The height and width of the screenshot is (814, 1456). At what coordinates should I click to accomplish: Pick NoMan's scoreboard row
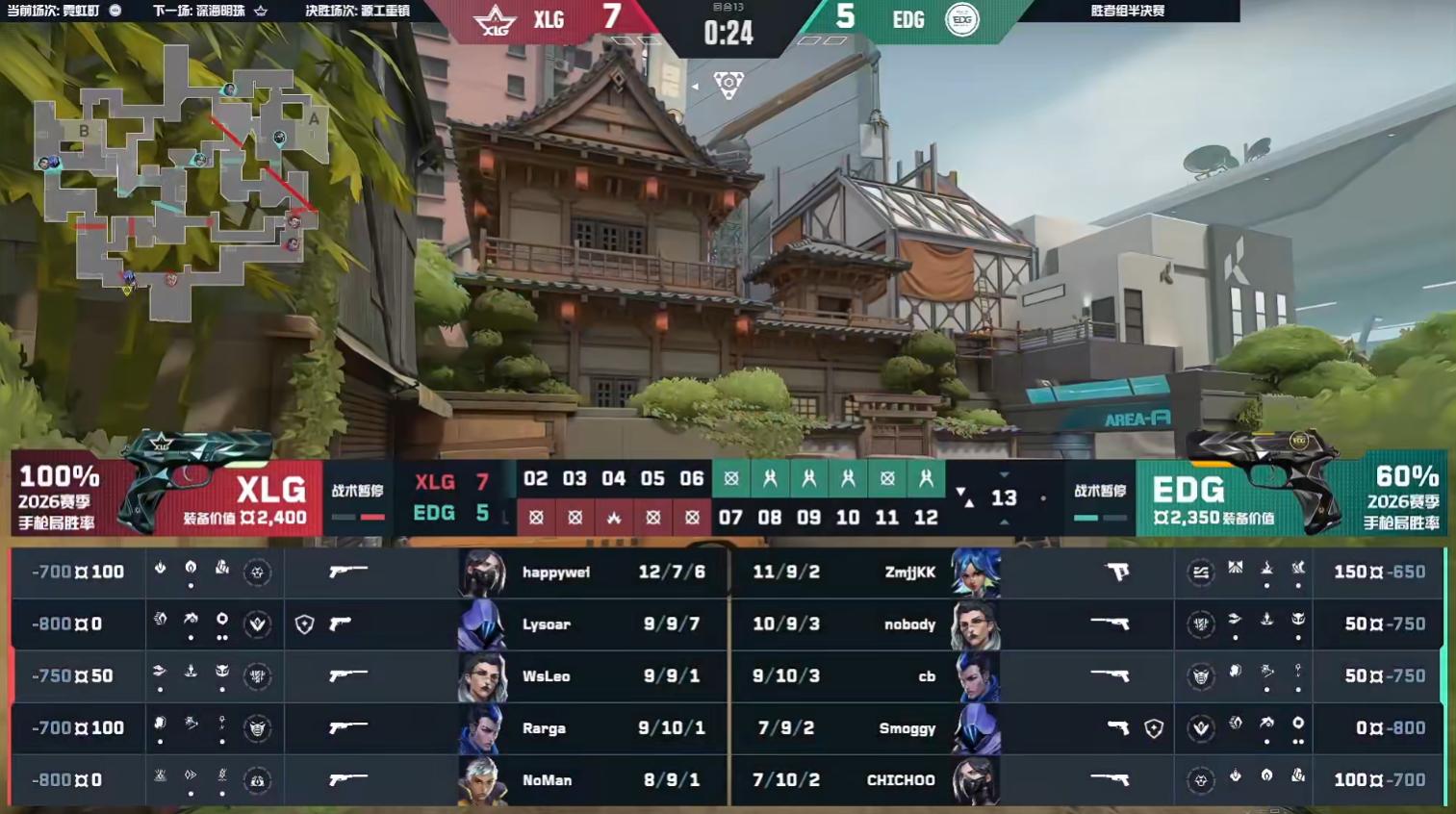coord(547,780)
